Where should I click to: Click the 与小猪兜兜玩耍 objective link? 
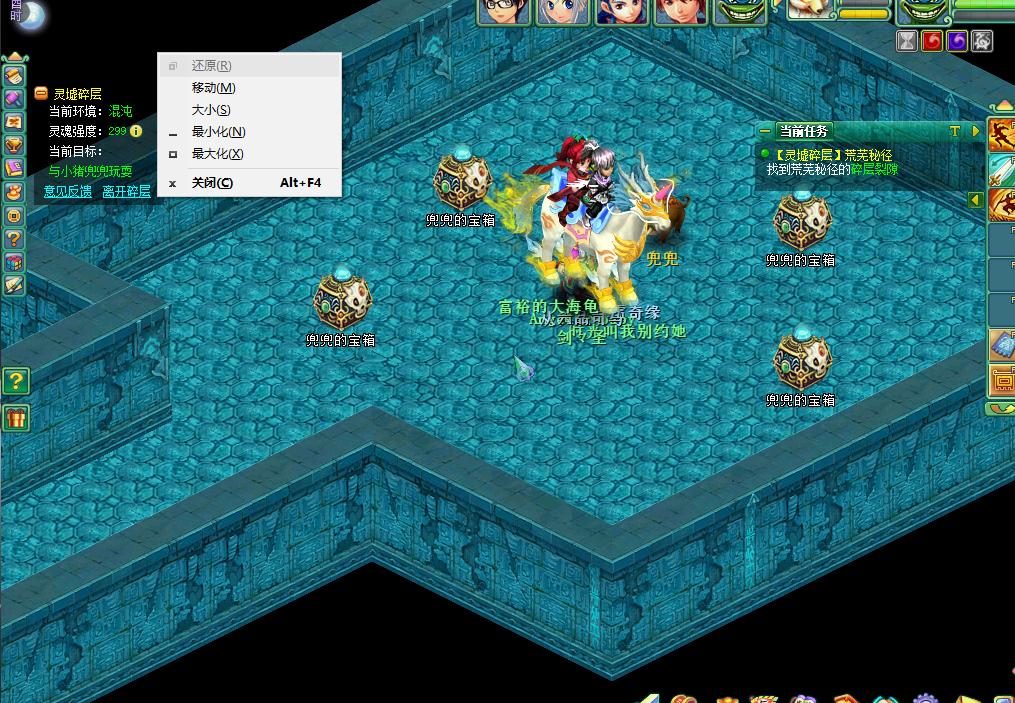(90, 171)
